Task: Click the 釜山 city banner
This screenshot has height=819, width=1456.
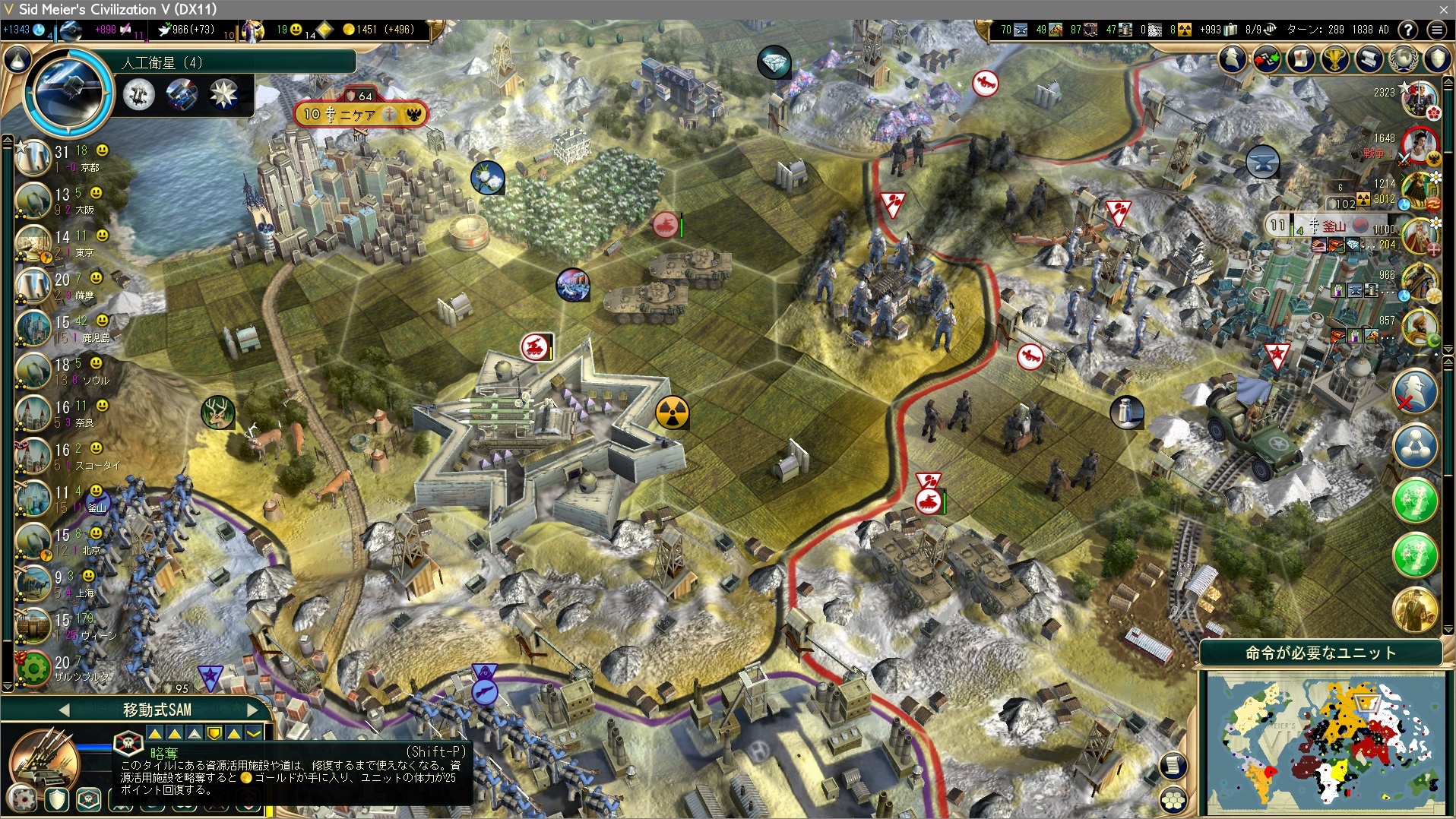Action: 1326,226
